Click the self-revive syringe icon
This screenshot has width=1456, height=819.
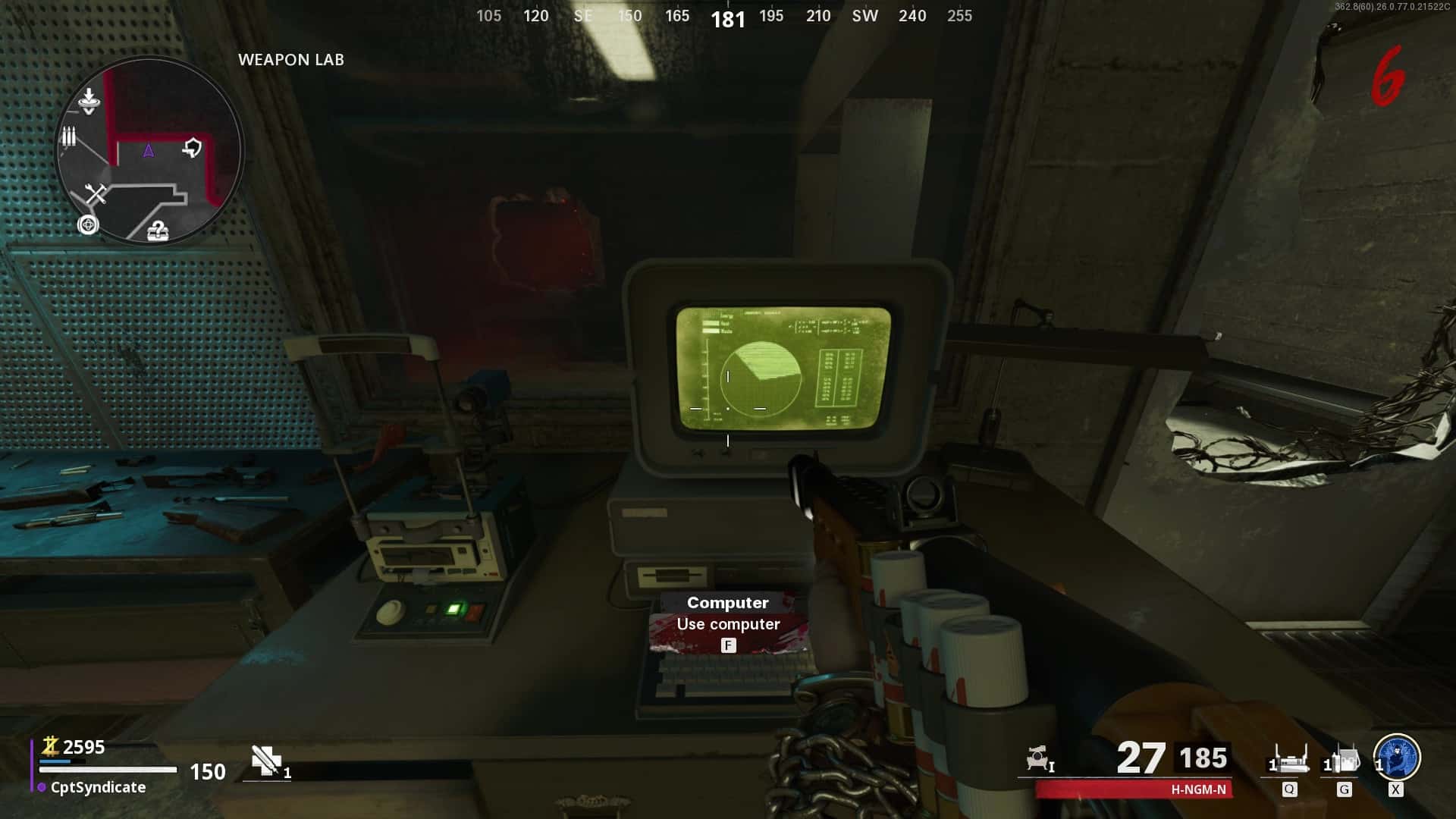click(267, 760)
